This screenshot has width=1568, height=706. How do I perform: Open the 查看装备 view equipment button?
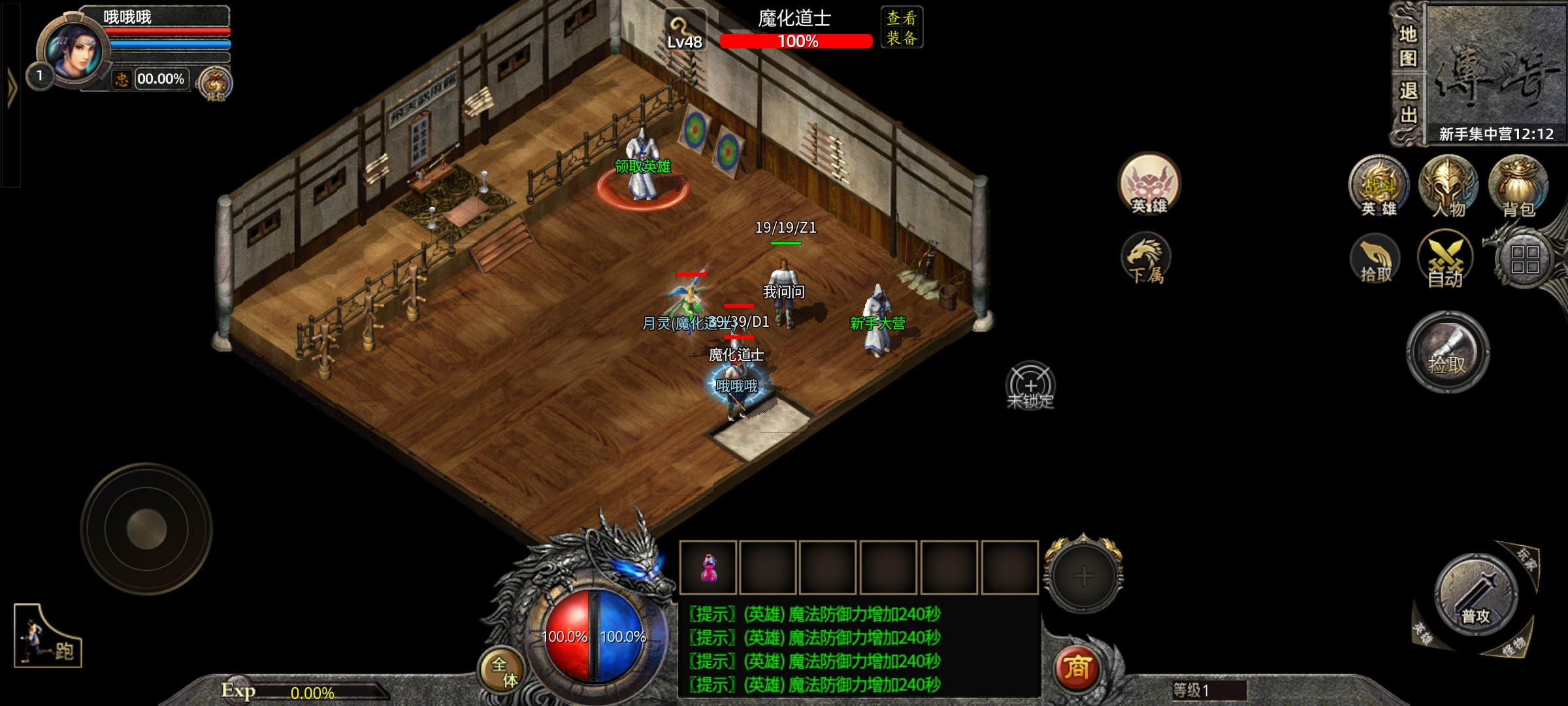pyautogui.click(x=902, y=27)
